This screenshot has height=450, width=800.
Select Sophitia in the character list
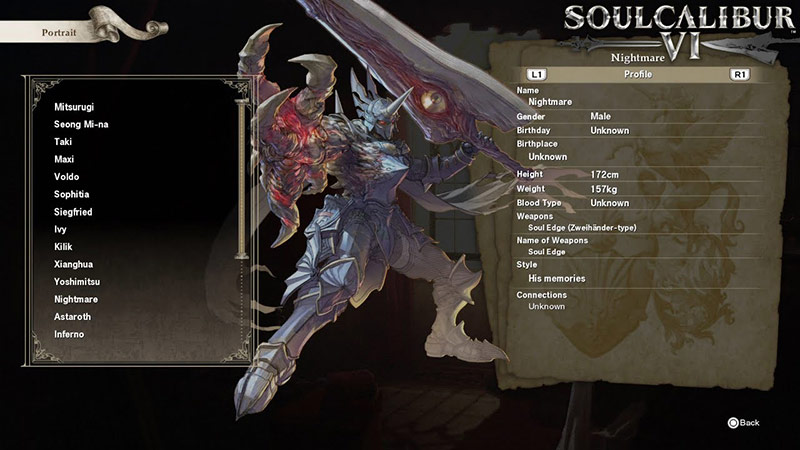[71, 194]
